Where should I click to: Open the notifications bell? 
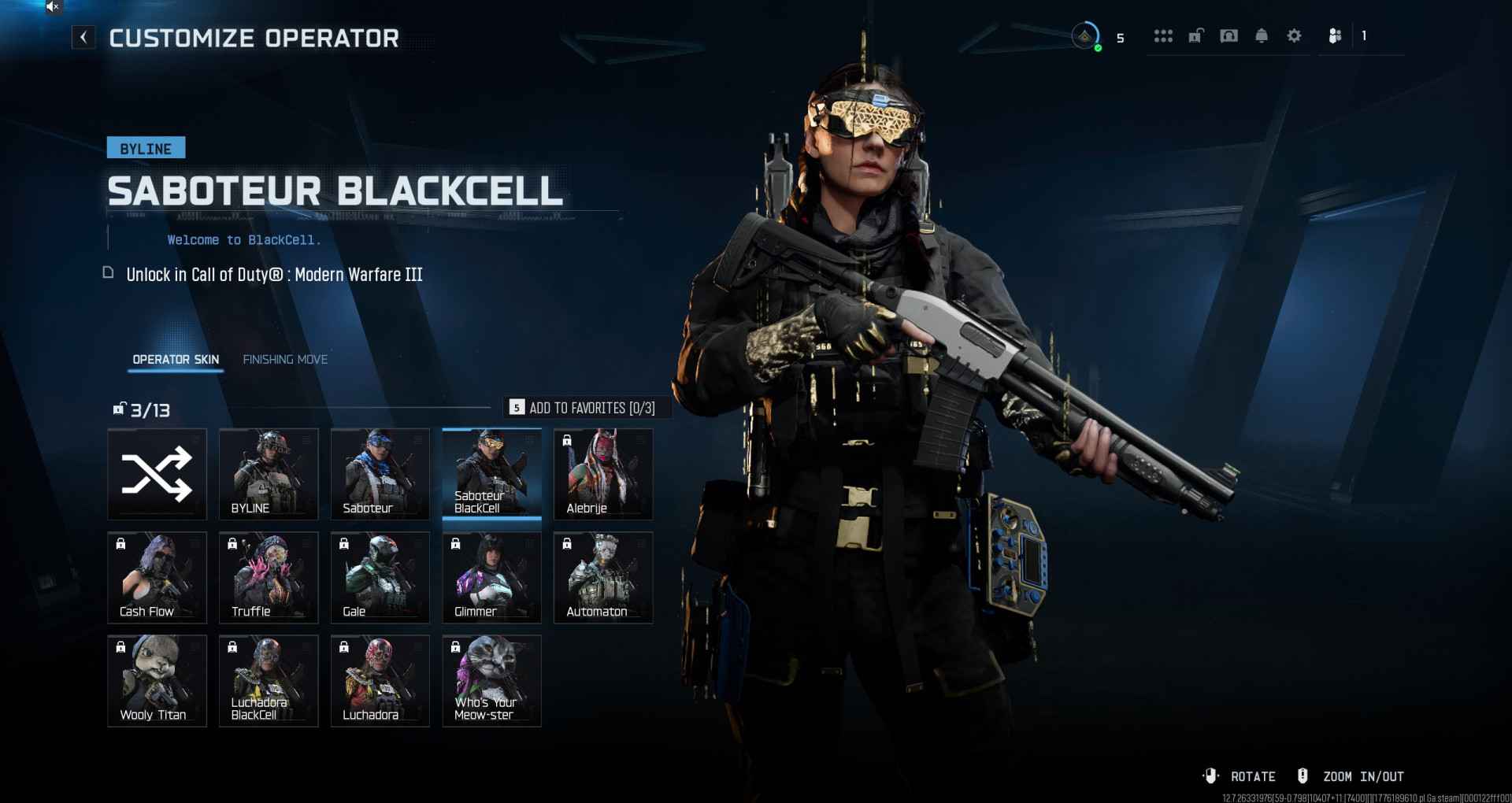click(x=1262, y=36)
